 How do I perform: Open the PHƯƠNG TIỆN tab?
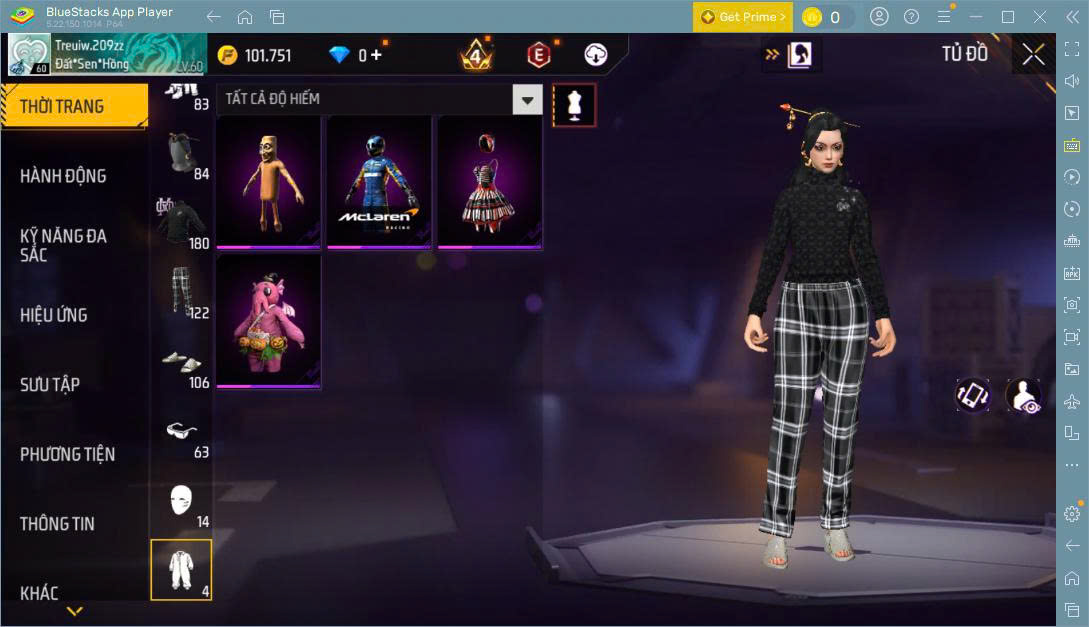[x=67, y=454]
